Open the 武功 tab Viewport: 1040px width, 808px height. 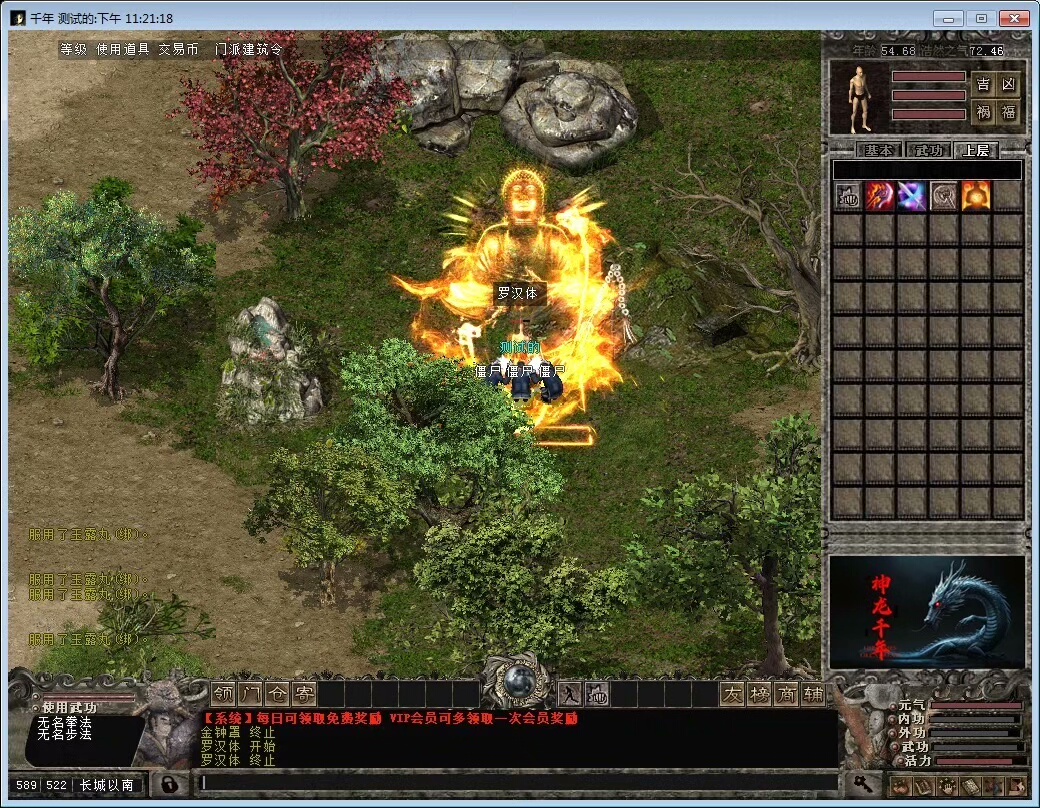(x=927, y=150)
